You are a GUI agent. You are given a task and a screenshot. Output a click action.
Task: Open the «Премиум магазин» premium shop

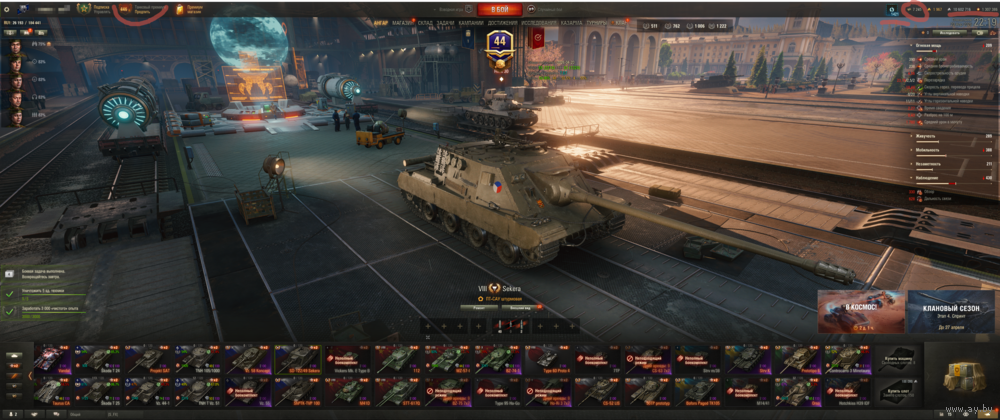[x=192, y=9]
